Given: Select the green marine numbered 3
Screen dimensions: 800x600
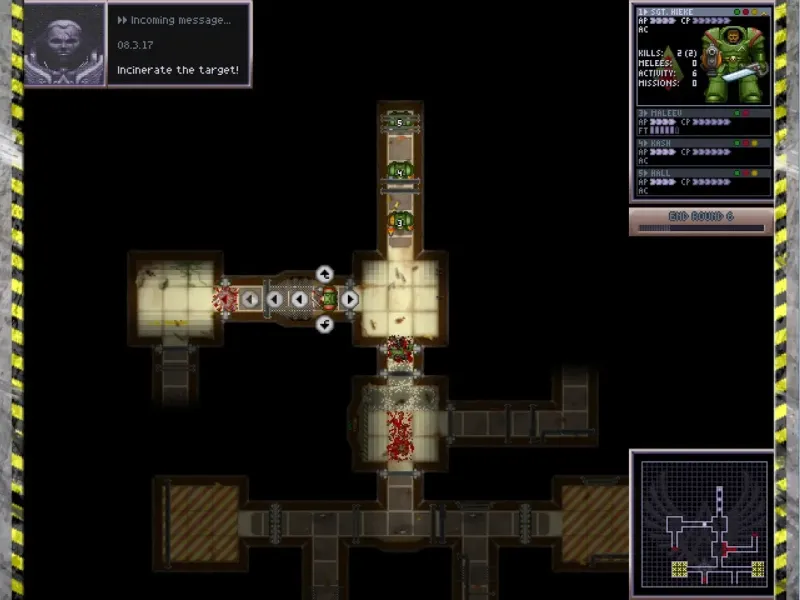Looking at the screenshot, I should tap(400, 222).
